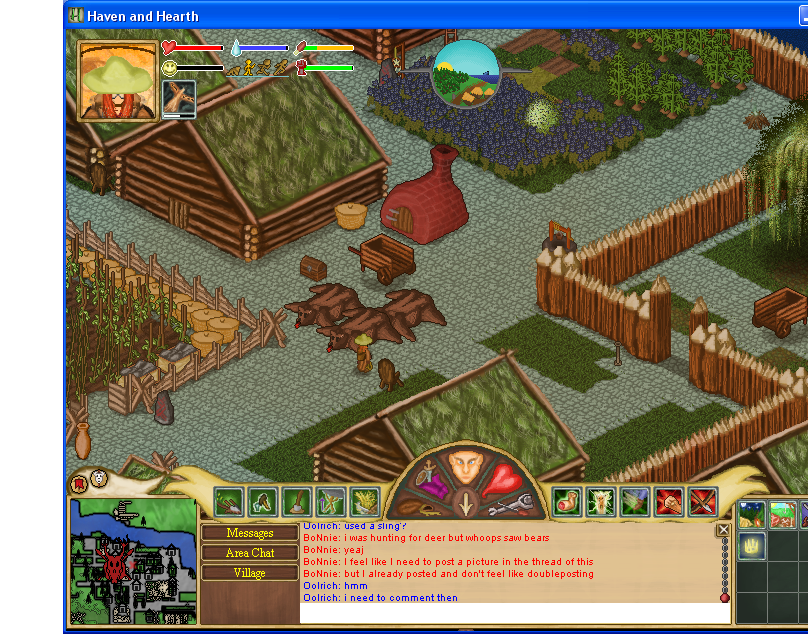808x634 pixels.
Task: Open the Messages chat tab
Action: (x=250, y=533)
